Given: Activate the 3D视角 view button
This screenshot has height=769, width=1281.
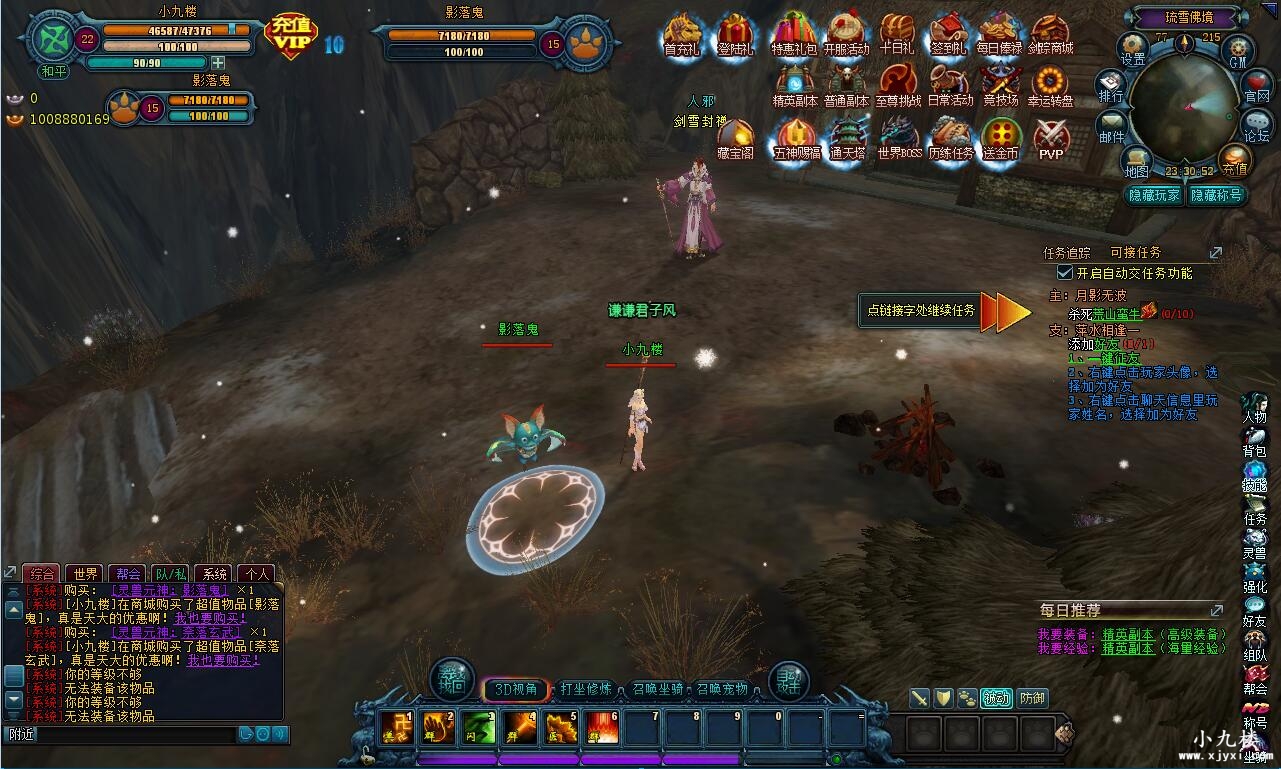Looking at the screenshot, I should click(x=516, y=689).
